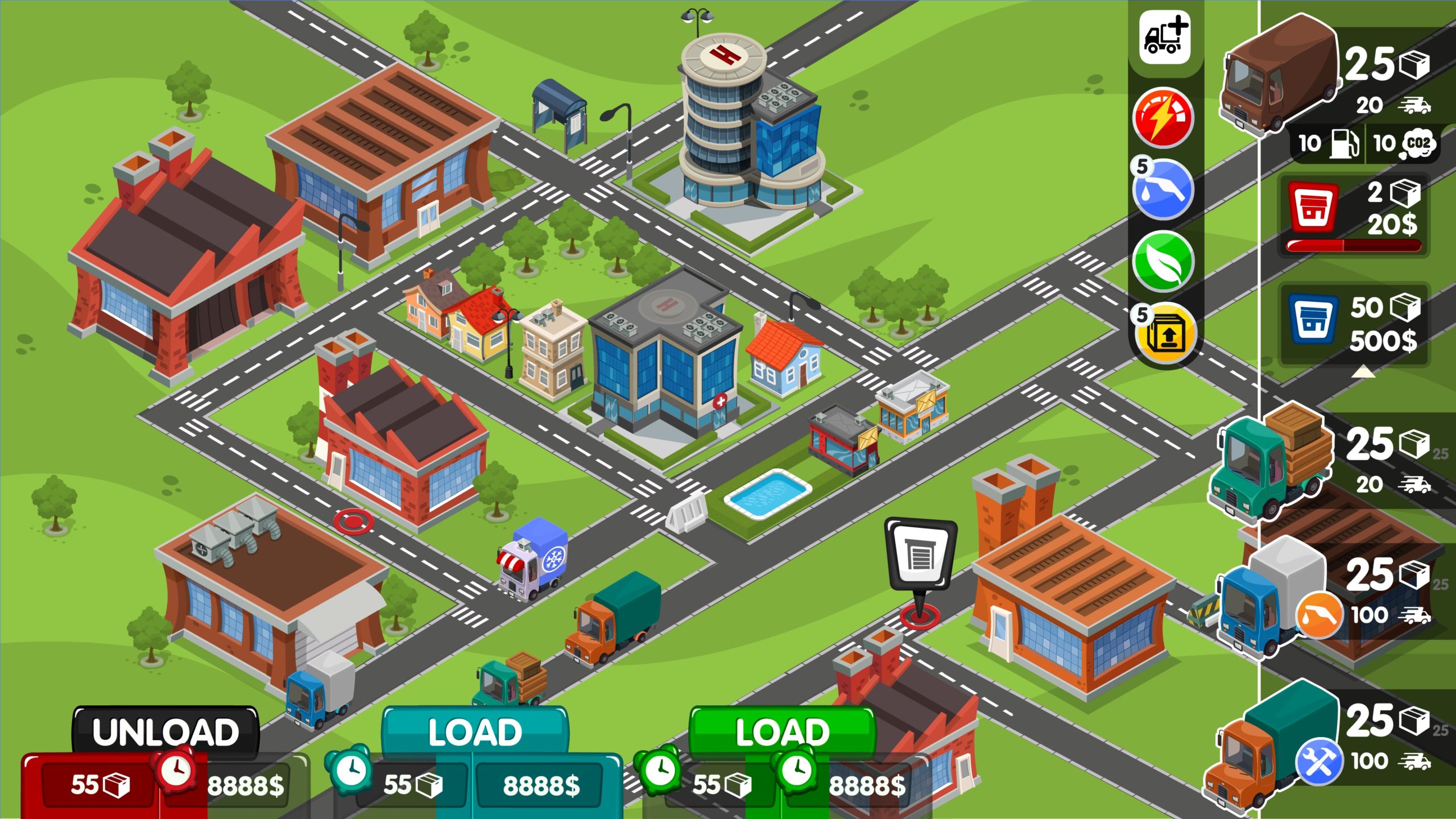Click the black UNLOAD button

[x=165, y=732]
